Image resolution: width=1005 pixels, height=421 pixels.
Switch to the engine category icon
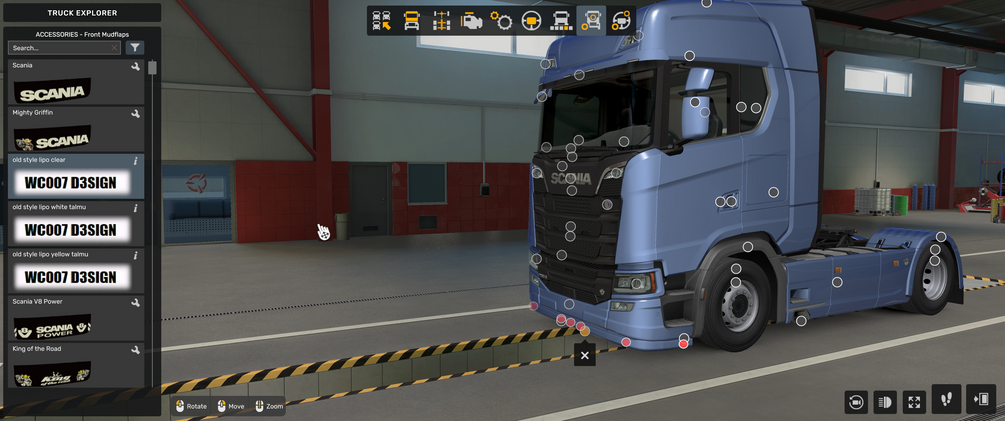(x=471, y=21)
